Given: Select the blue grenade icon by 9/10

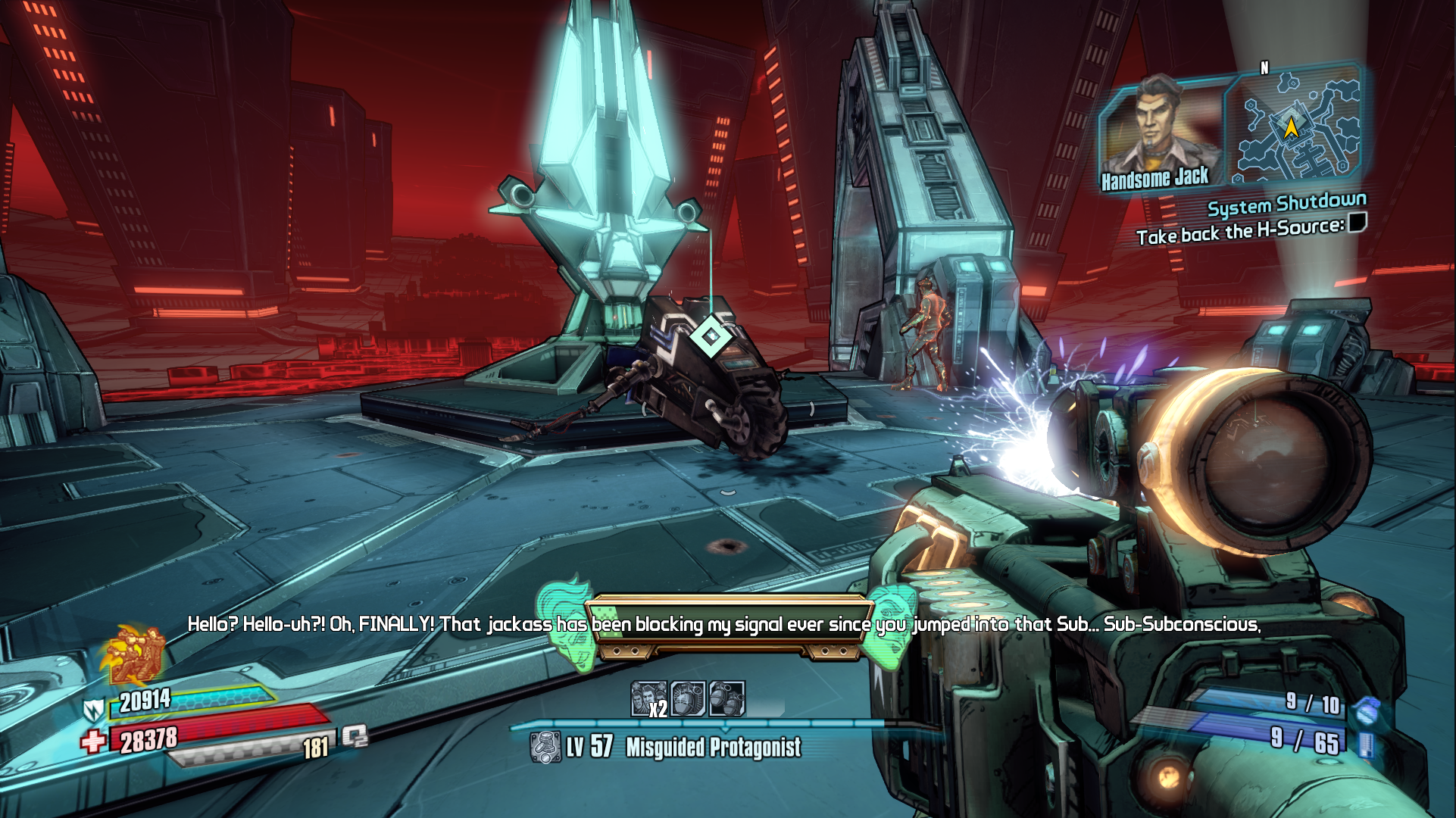Looking at the screenshot, I should [x=1366, y=709].
